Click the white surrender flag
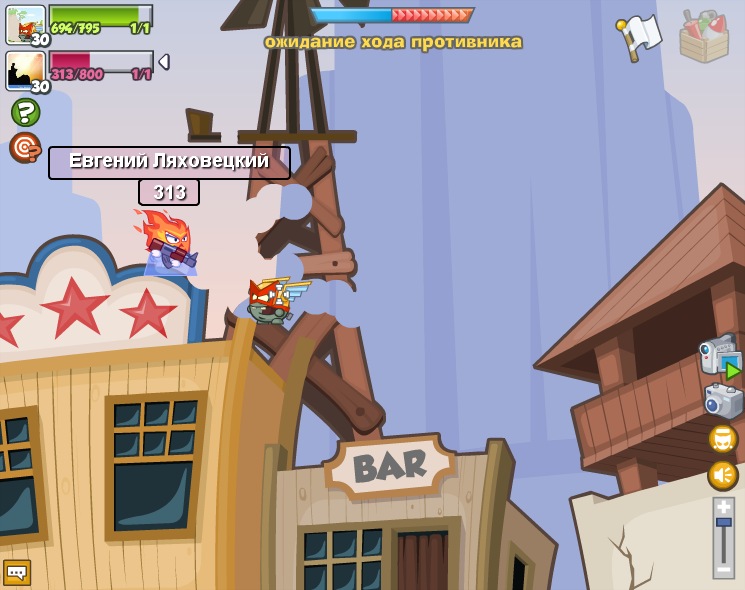Screen dimensions: 745x590 point(639,36)
